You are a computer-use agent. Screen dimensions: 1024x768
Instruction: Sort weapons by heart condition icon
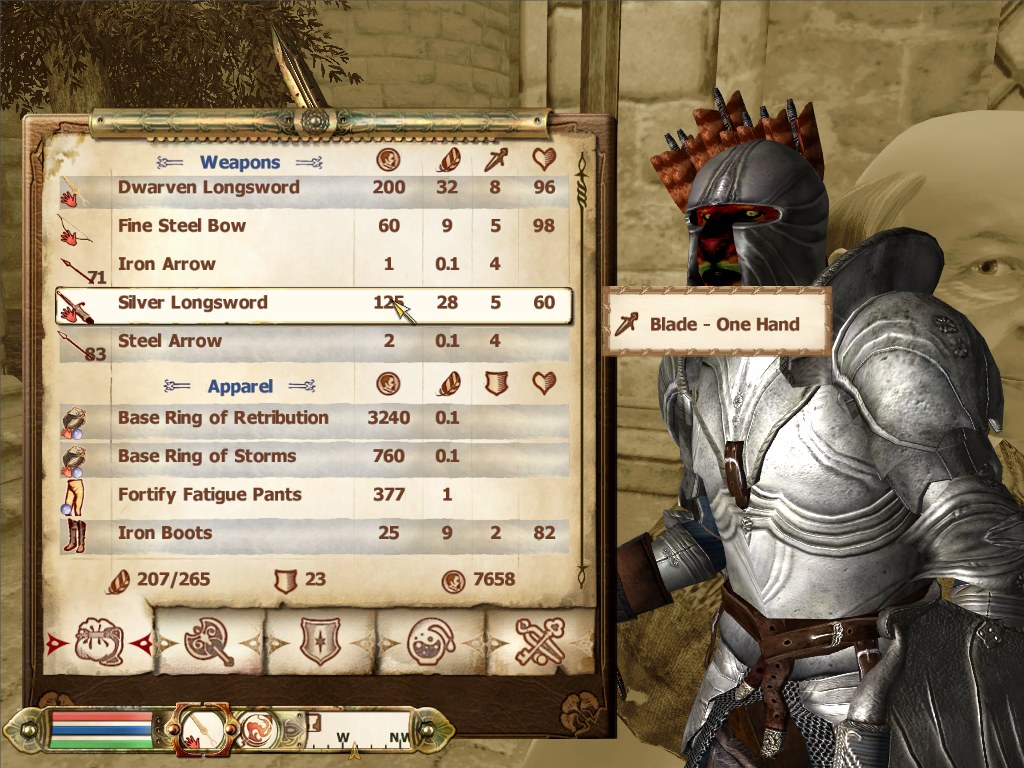point(544,160)
